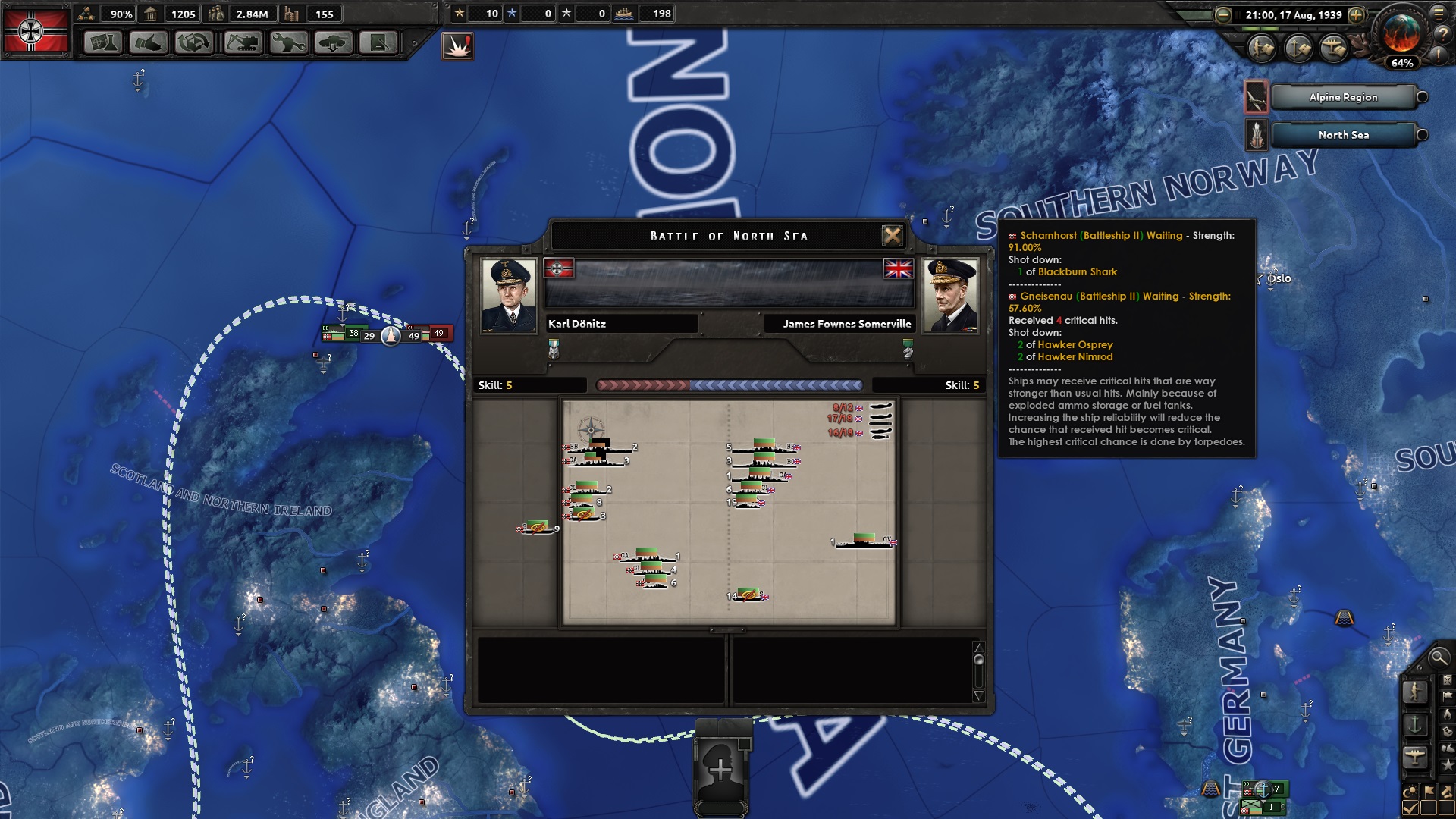Open the Construction crane tab
The image size is (1456, 819).
243,42
